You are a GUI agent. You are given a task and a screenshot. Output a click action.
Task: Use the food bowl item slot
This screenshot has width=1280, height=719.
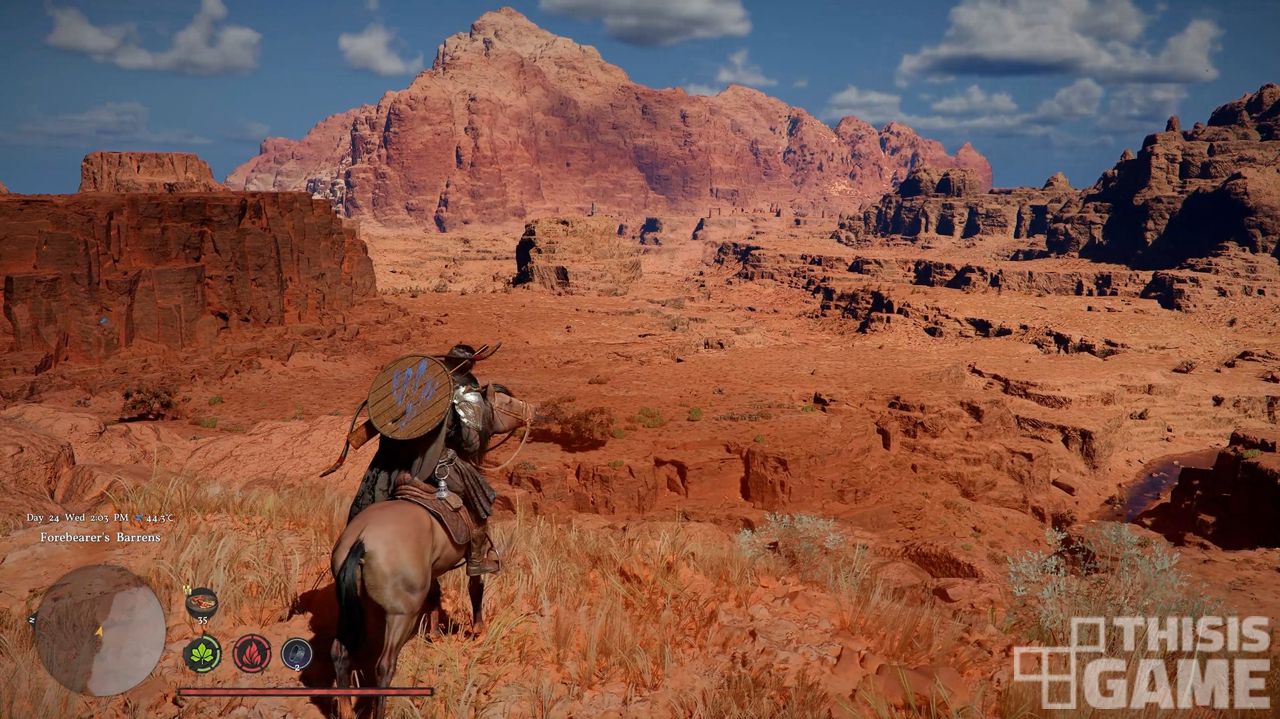coord(201,603)
